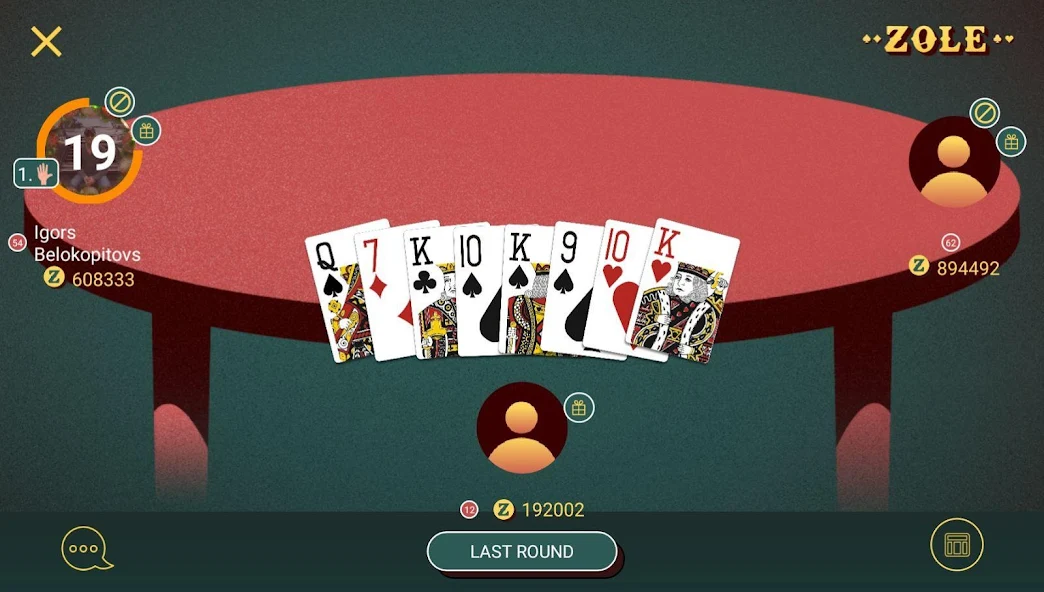
Task: Open gift icon beside the bottom player avatar
Action: tap(579, 407)
